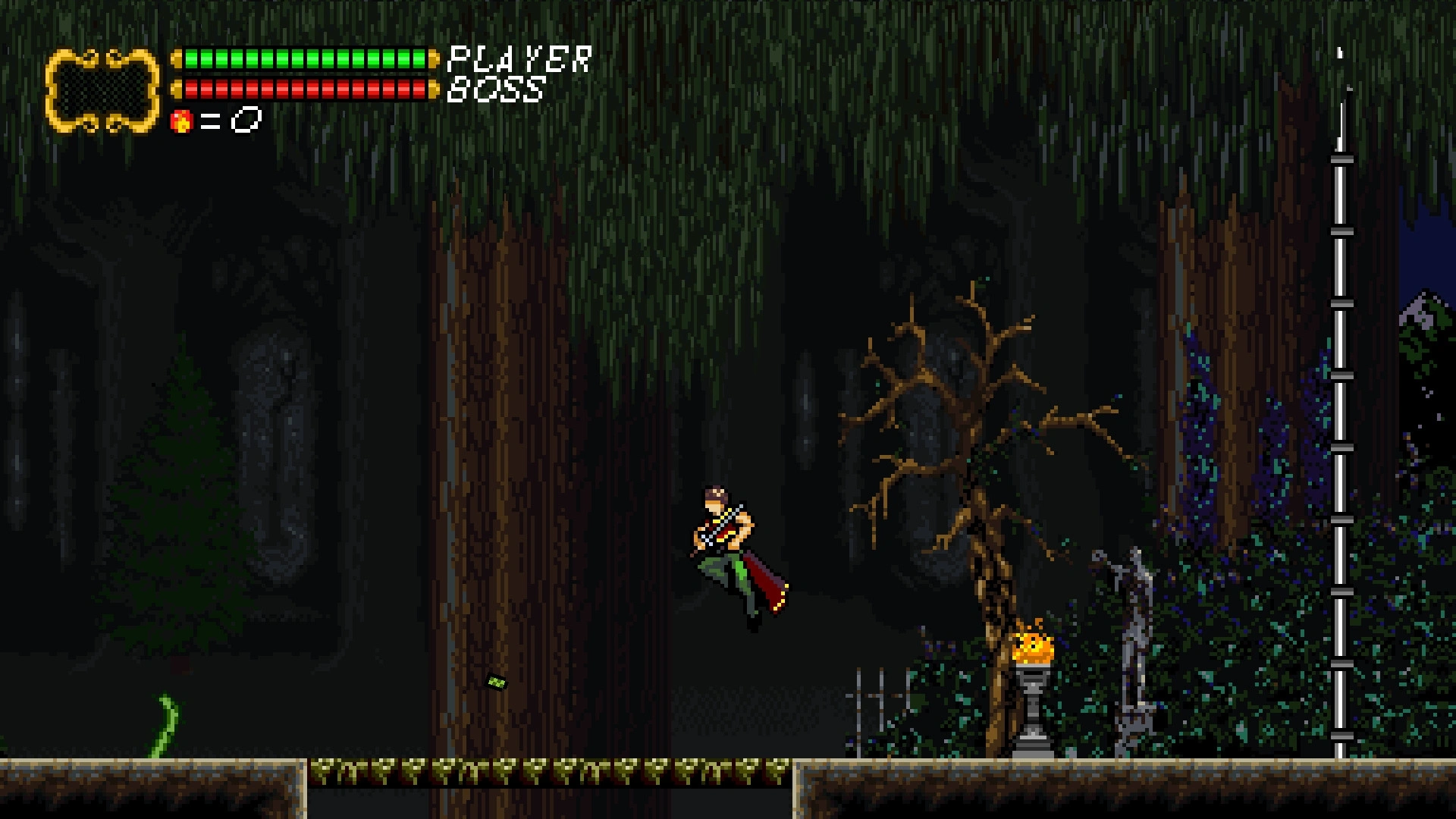Select the empty gold sub-weapon frame
The height and width of the screenshot is (819, 1456).
pyautogui.click(x=102, y=90)
